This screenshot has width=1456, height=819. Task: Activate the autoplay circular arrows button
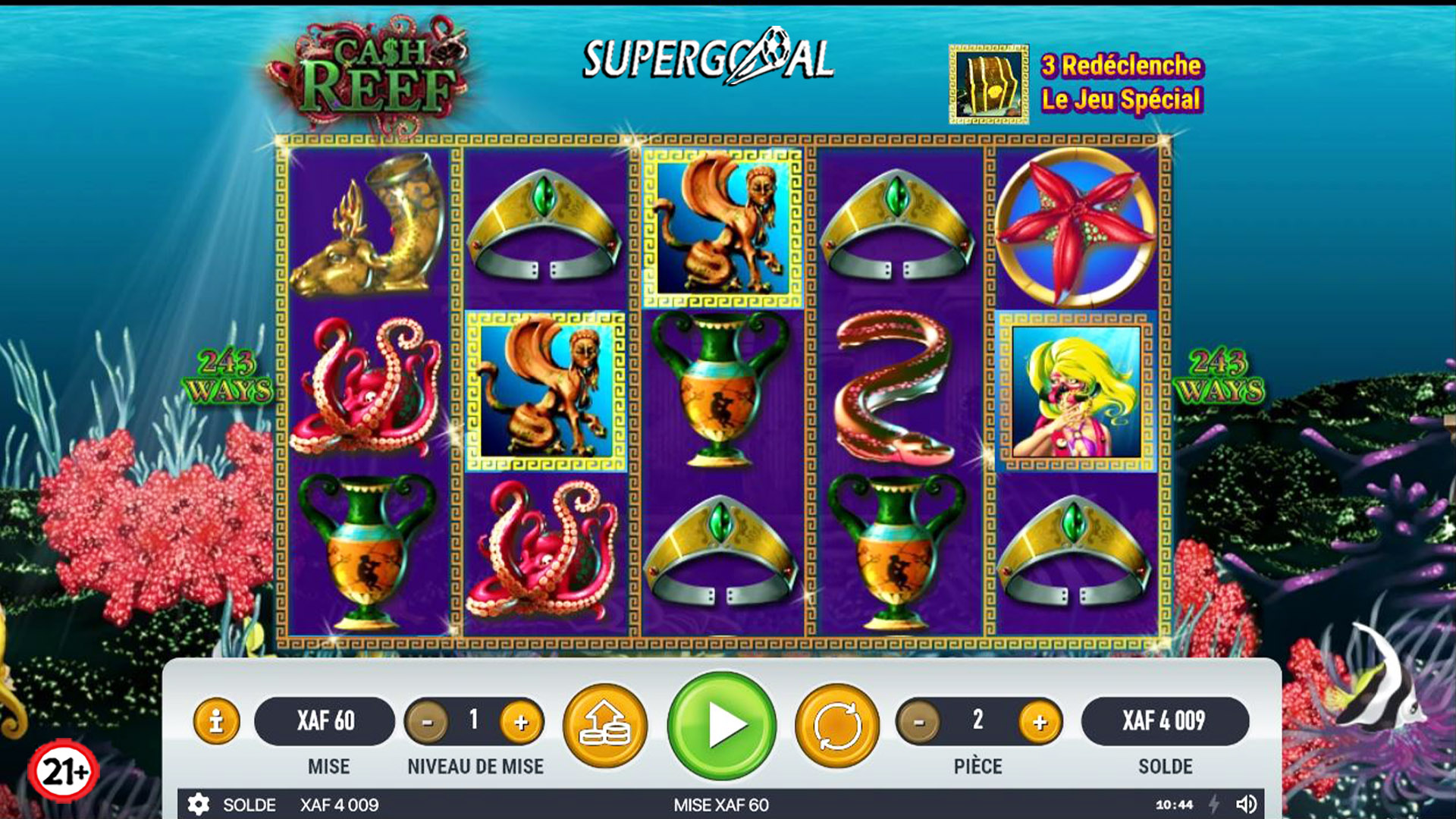837,725
